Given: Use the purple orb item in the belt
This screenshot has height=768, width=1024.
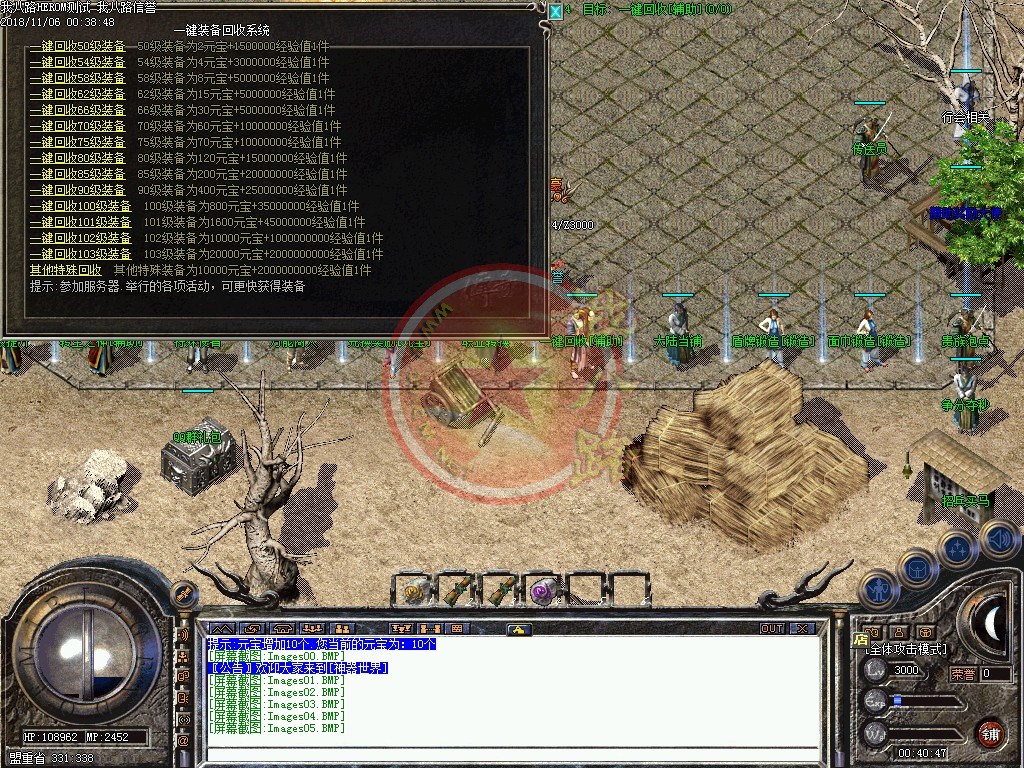Looking at the screenshot, I should click(x=543, y=591).
